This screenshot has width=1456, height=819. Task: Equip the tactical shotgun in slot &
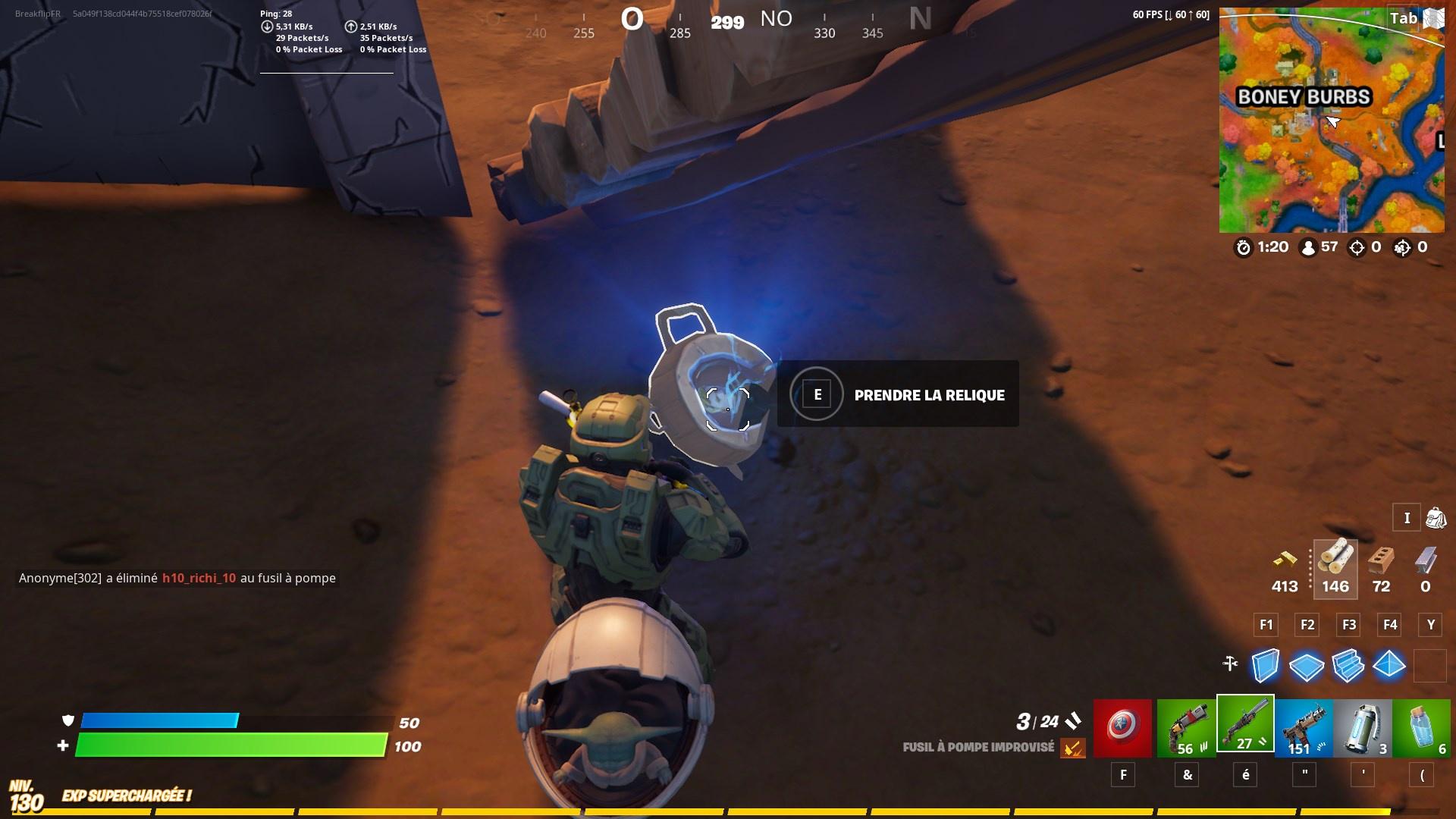pos(1186,729)
